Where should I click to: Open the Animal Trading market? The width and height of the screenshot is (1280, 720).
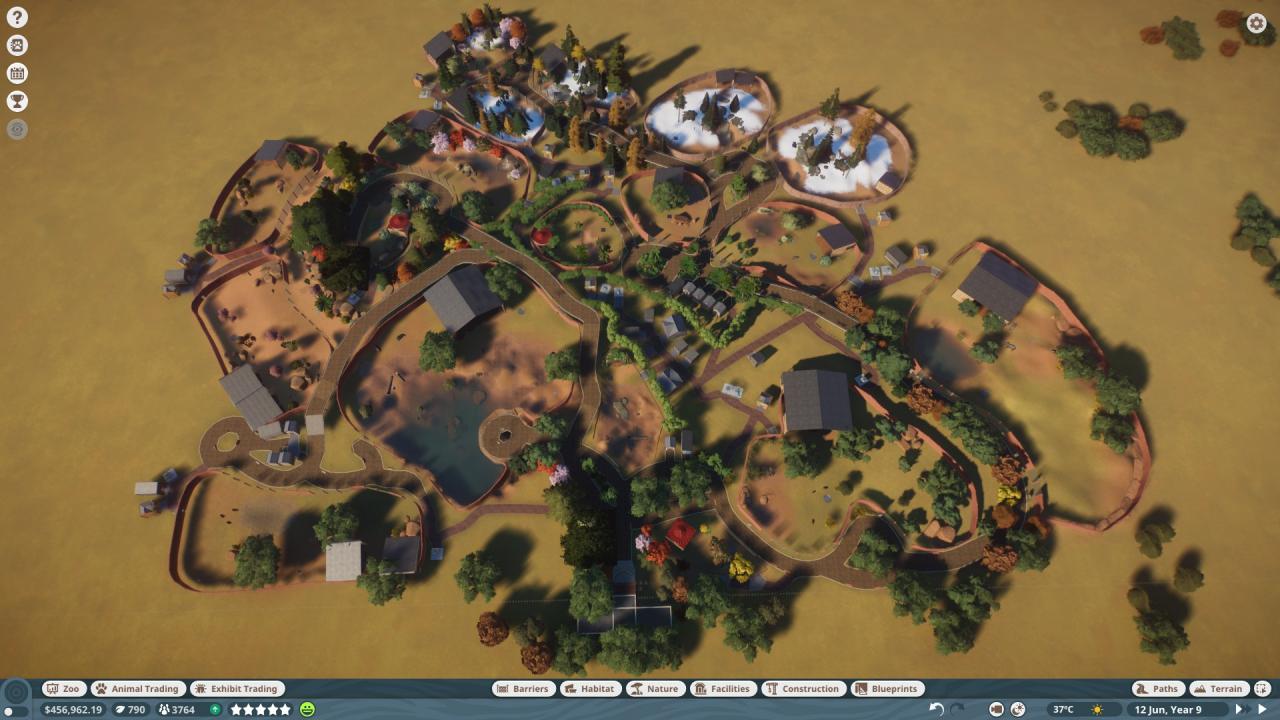pos(137,689)
